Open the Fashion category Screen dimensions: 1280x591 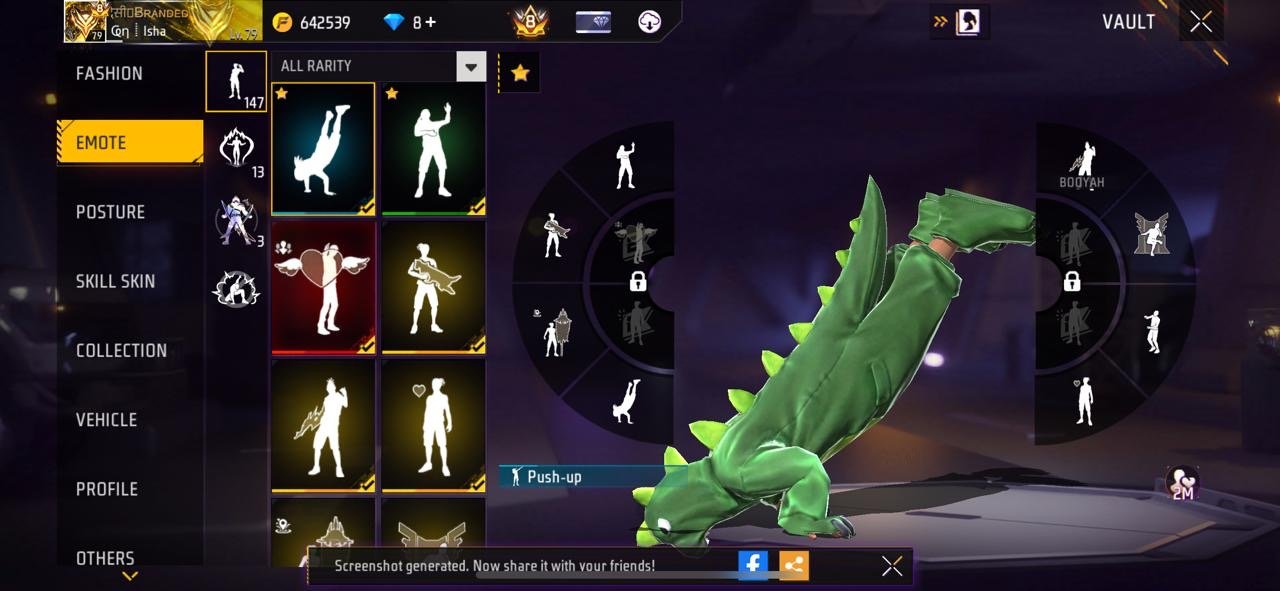tap(110, 74)
